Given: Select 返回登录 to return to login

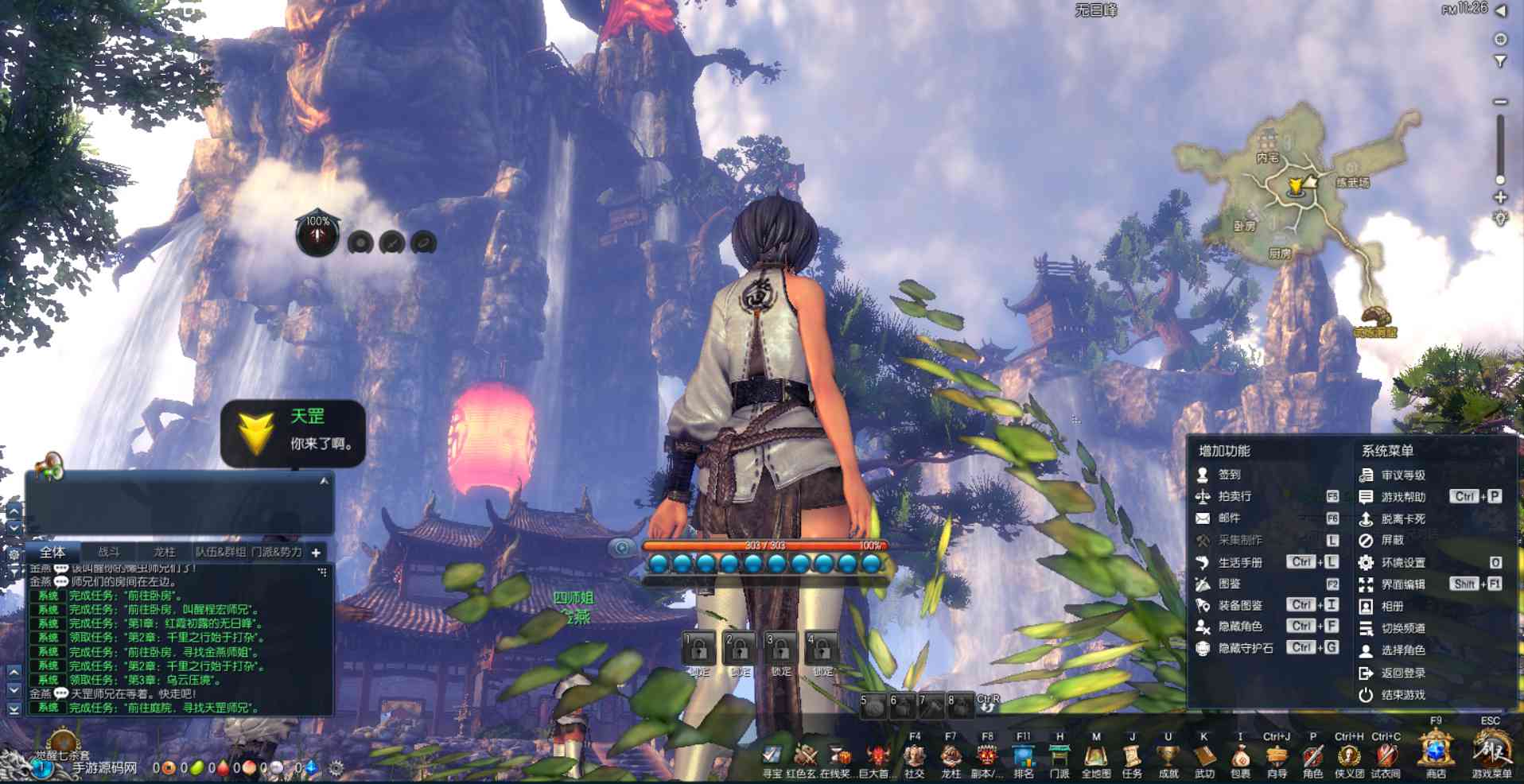Looking at the screenshot, I should point(1402,673).
